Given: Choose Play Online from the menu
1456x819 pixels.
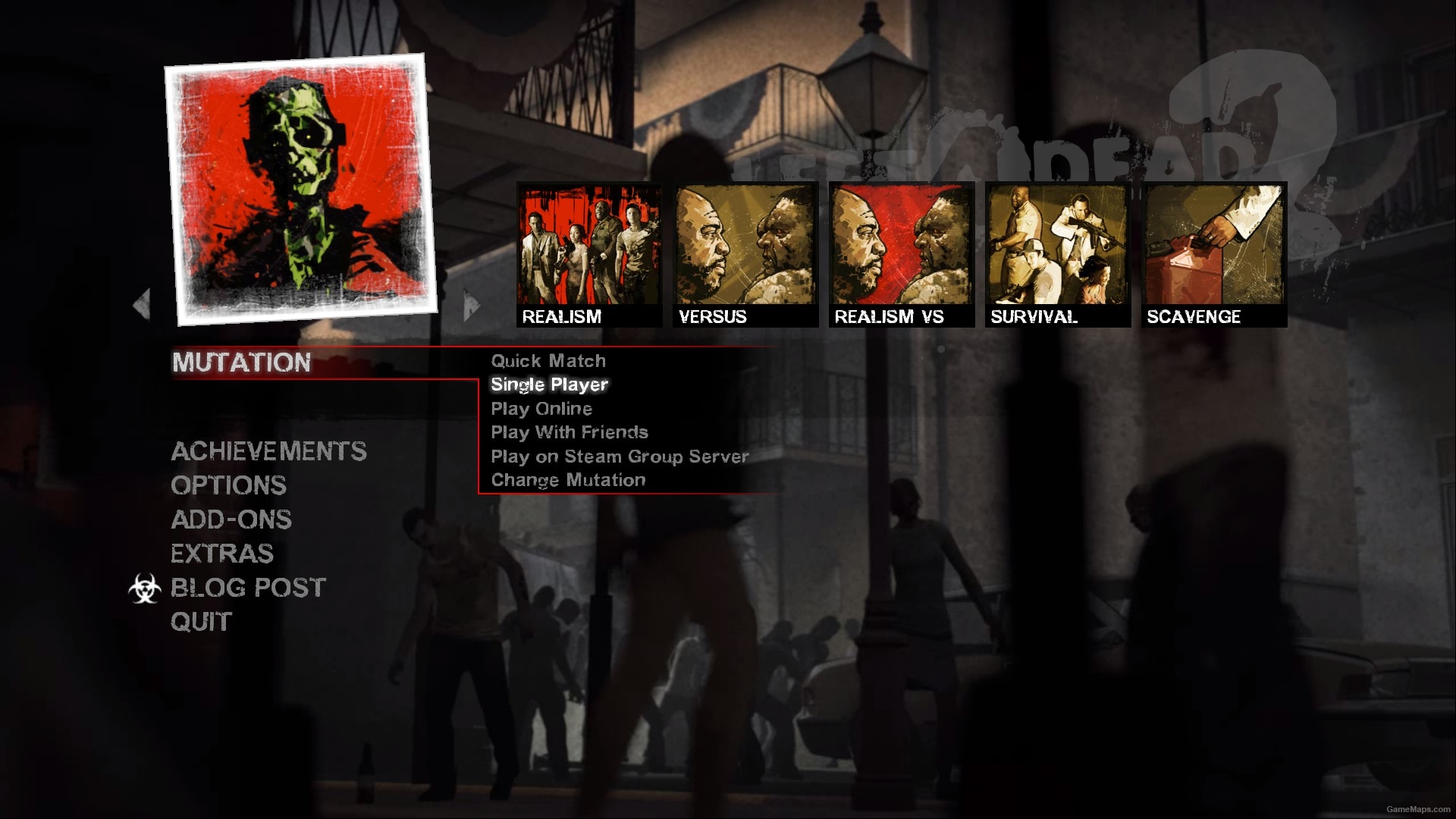Looking at the screenshot, I should pyautogui.click(x=541, y=409).
